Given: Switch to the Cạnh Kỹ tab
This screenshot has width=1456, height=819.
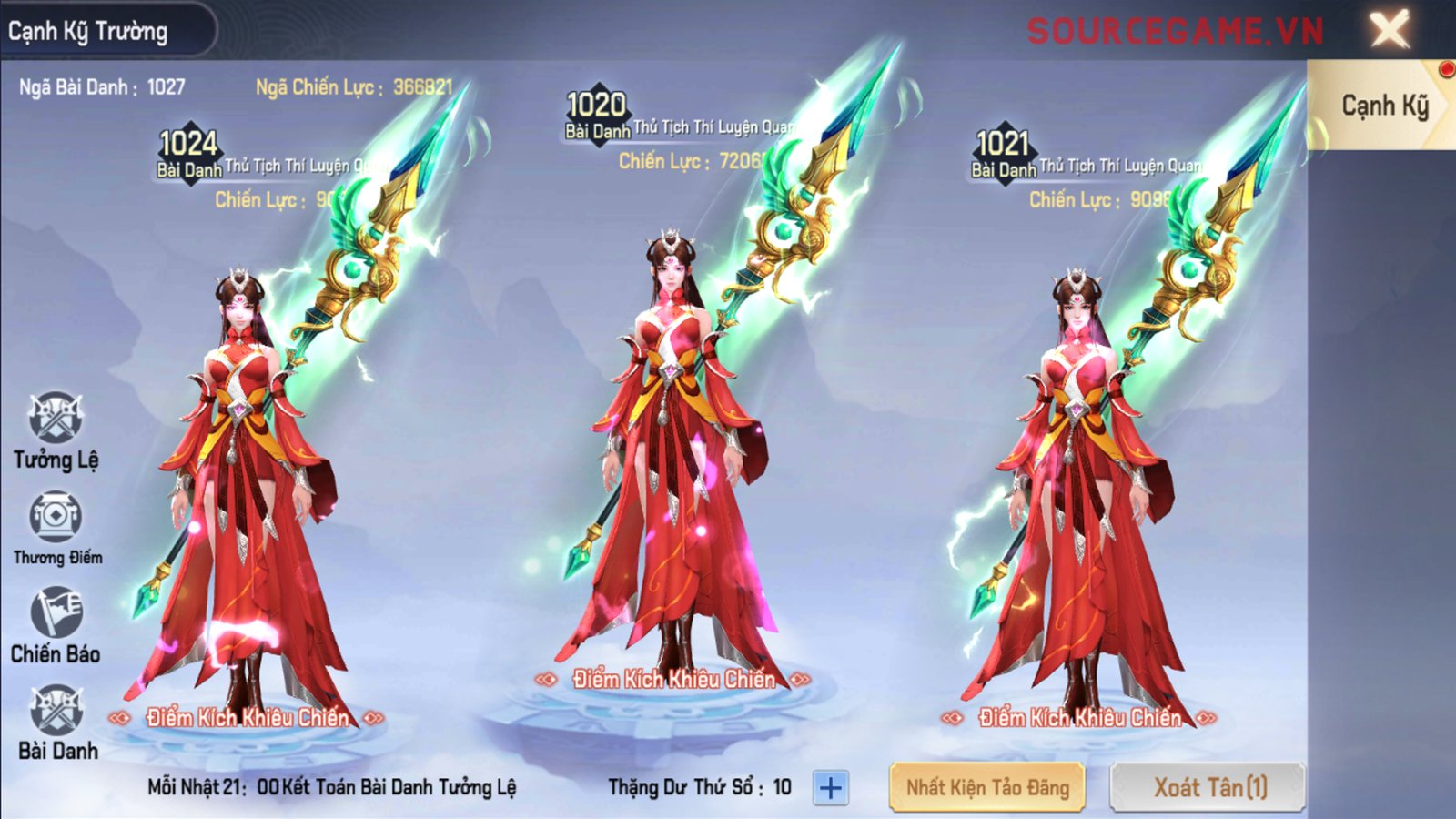Looking at the screenshot, I should (1382, 106).
